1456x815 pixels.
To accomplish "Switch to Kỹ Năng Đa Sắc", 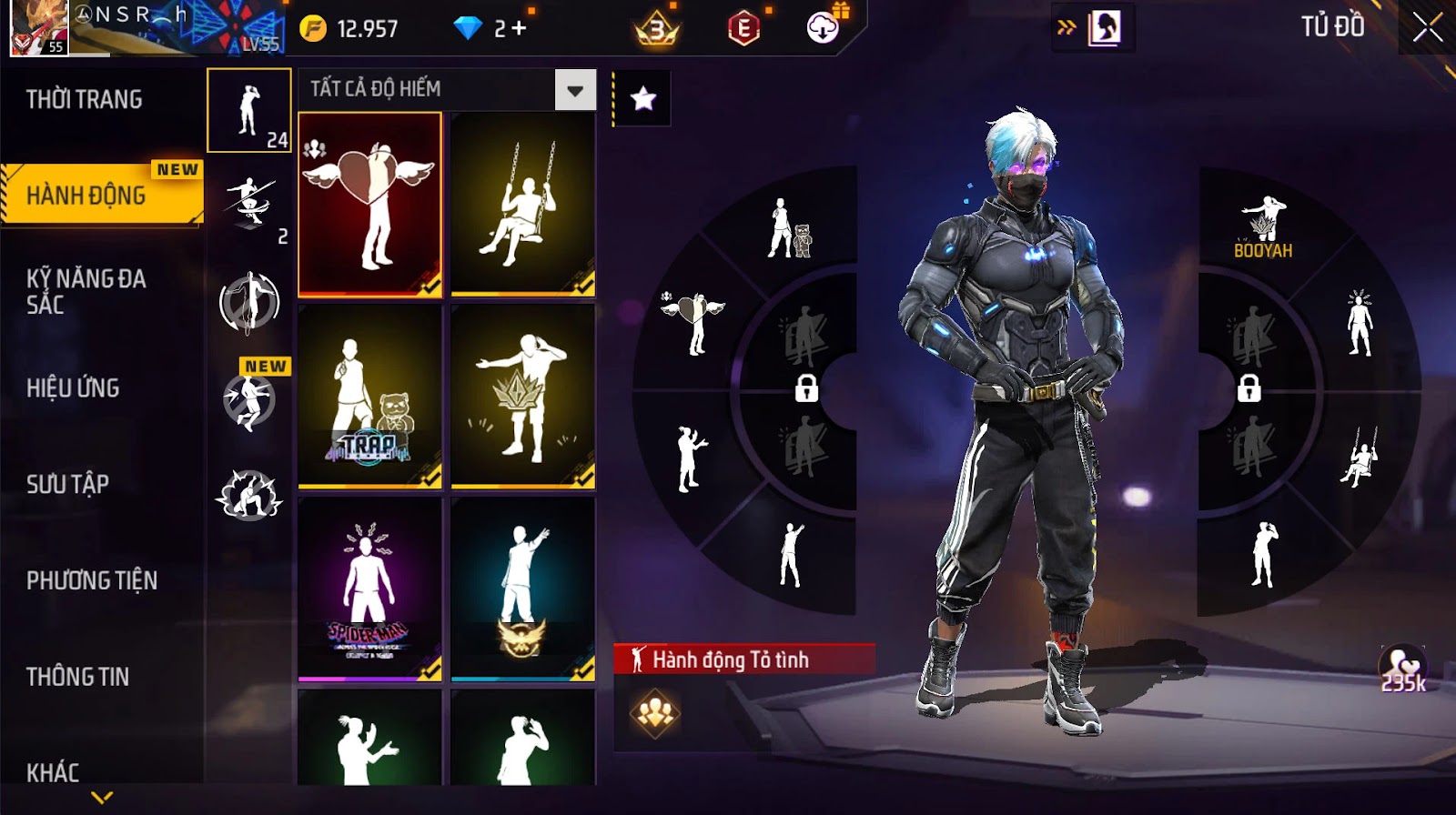I will pos(86,291).
